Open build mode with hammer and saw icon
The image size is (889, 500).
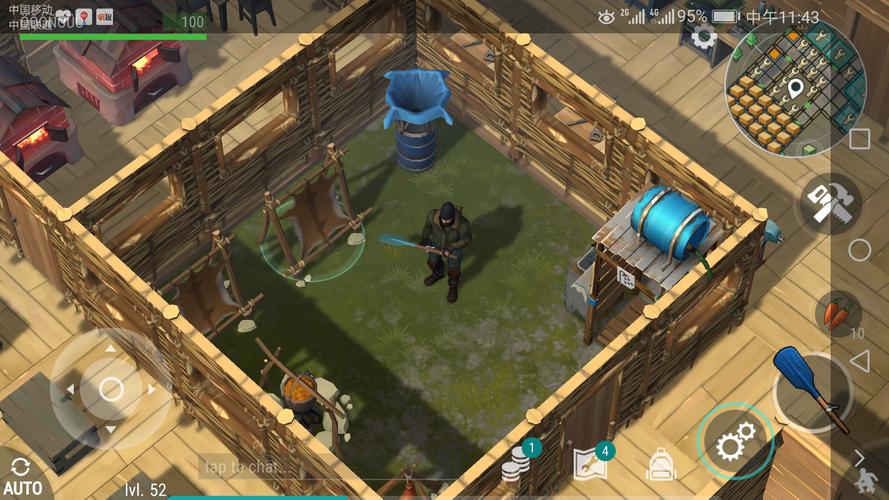[827, 204]
